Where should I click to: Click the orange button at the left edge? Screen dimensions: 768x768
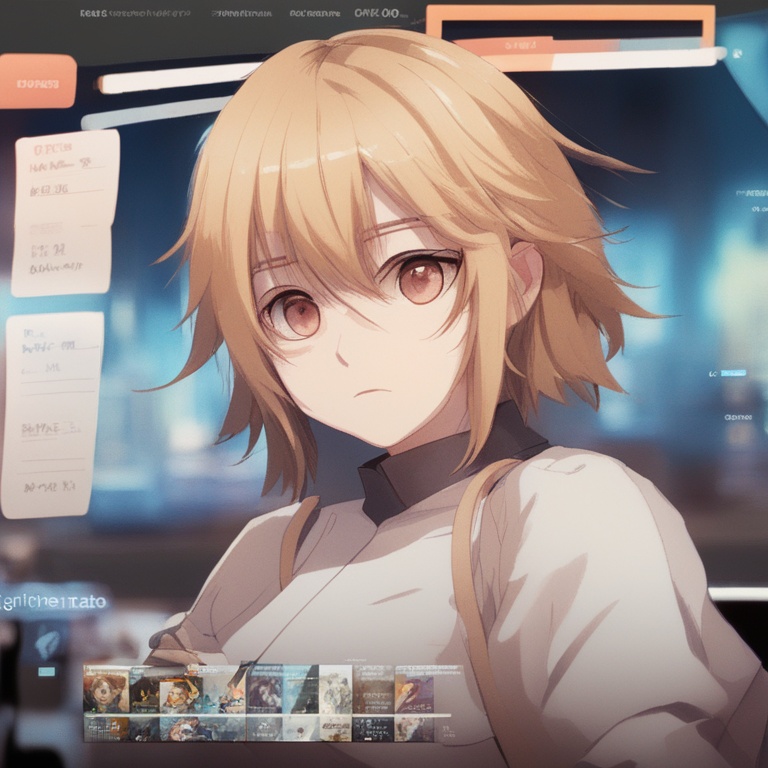pyautogui.click(x=37, y=81)
